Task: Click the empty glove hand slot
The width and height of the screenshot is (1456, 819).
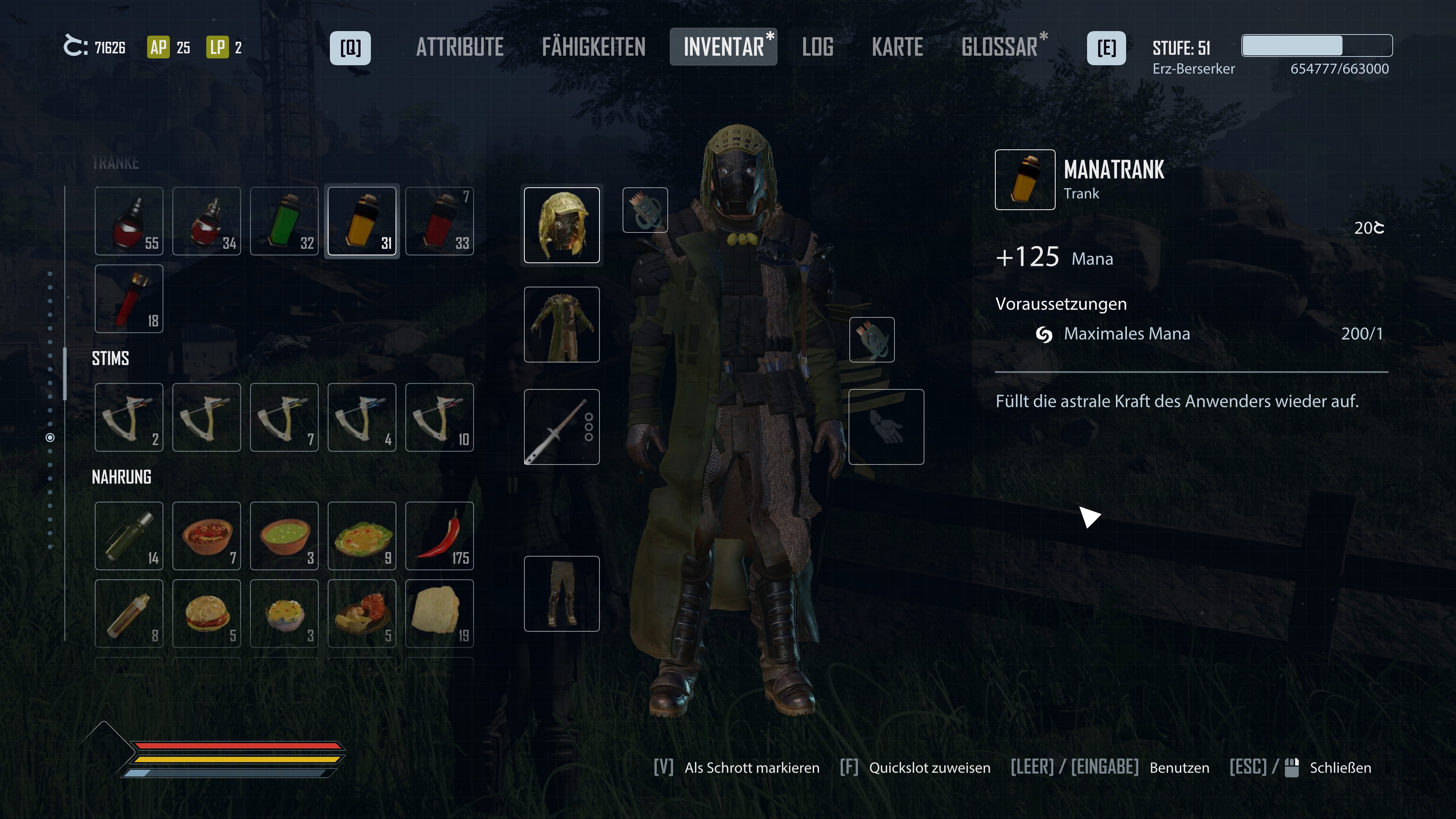Action: point(886,427)
